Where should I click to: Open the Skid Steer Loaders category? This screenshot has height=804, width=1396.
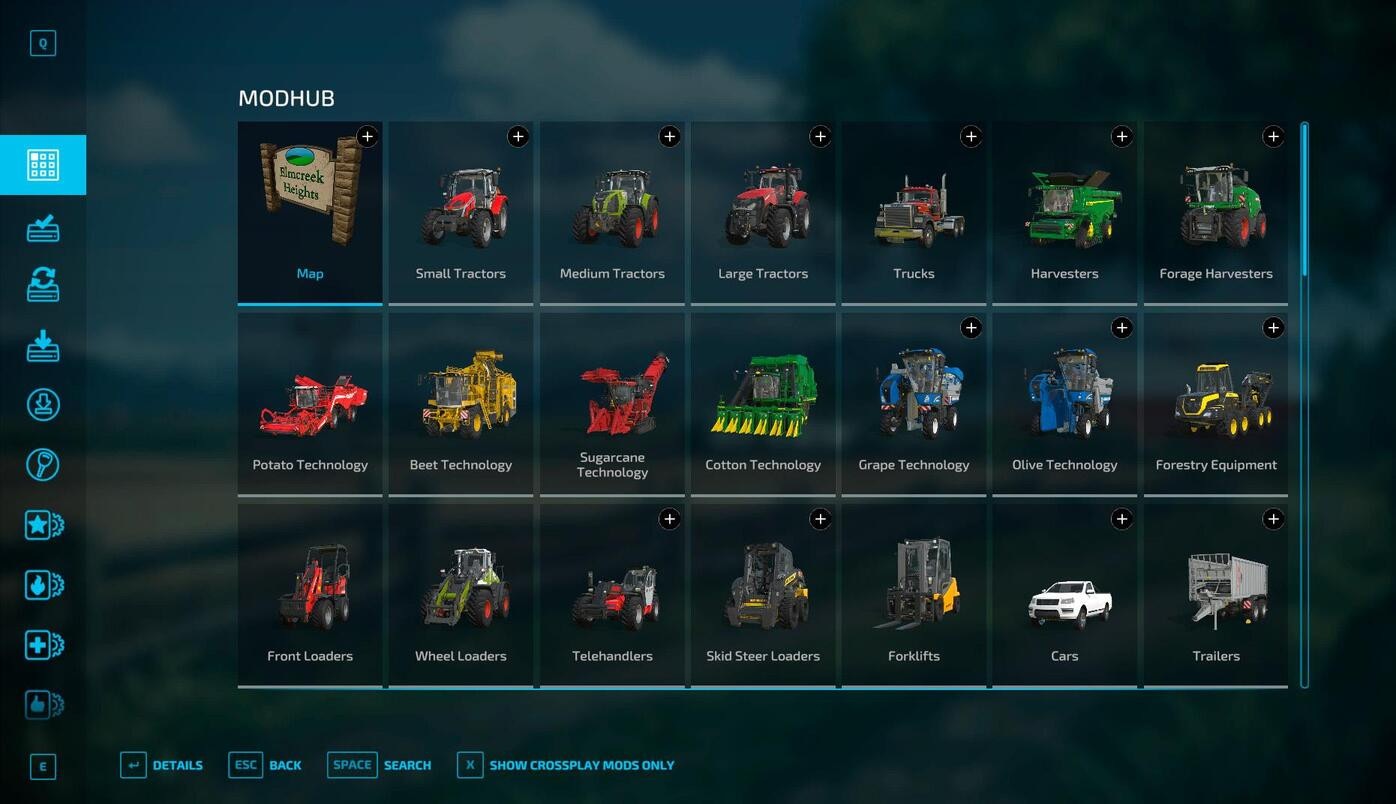763,595
